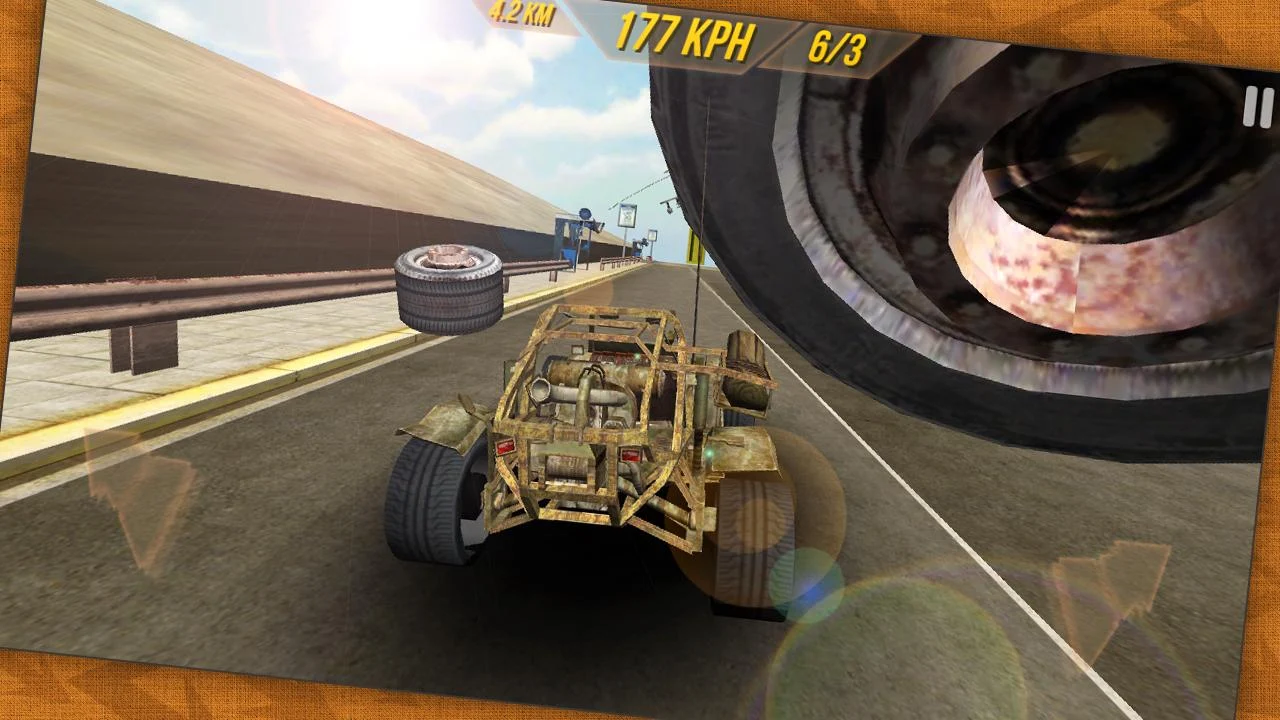Click the KPH label on the HUD
This screenshot has width=1280, height=720.
(723, 42)
